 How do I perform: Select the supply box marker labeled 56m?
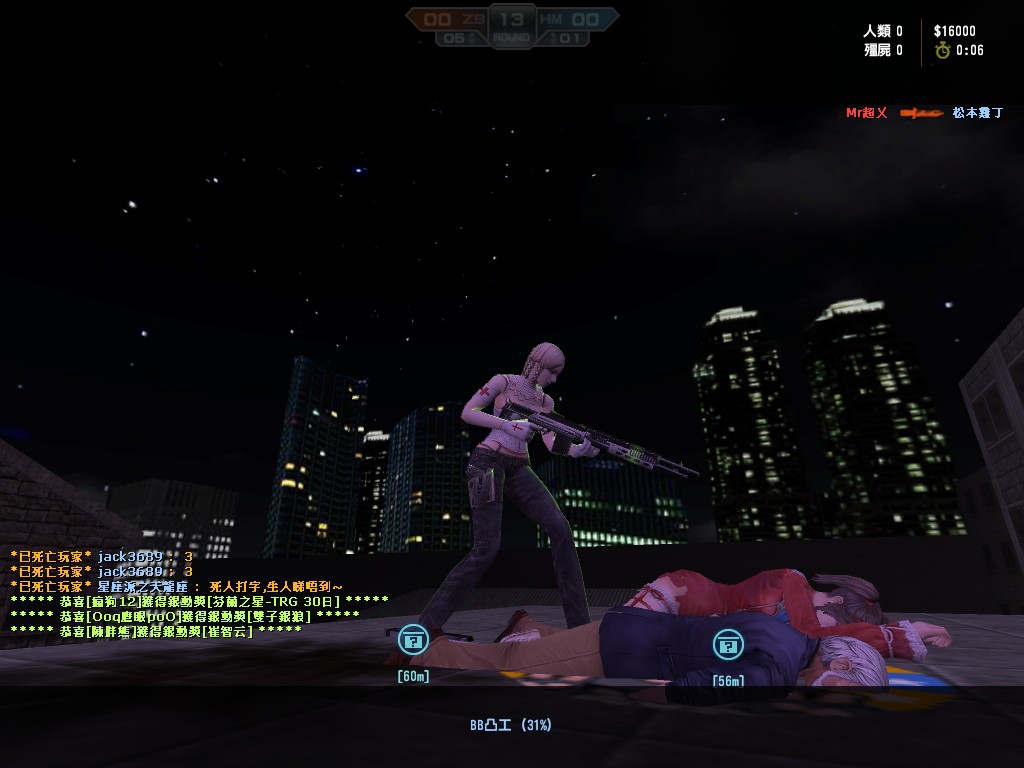(728, 645)
